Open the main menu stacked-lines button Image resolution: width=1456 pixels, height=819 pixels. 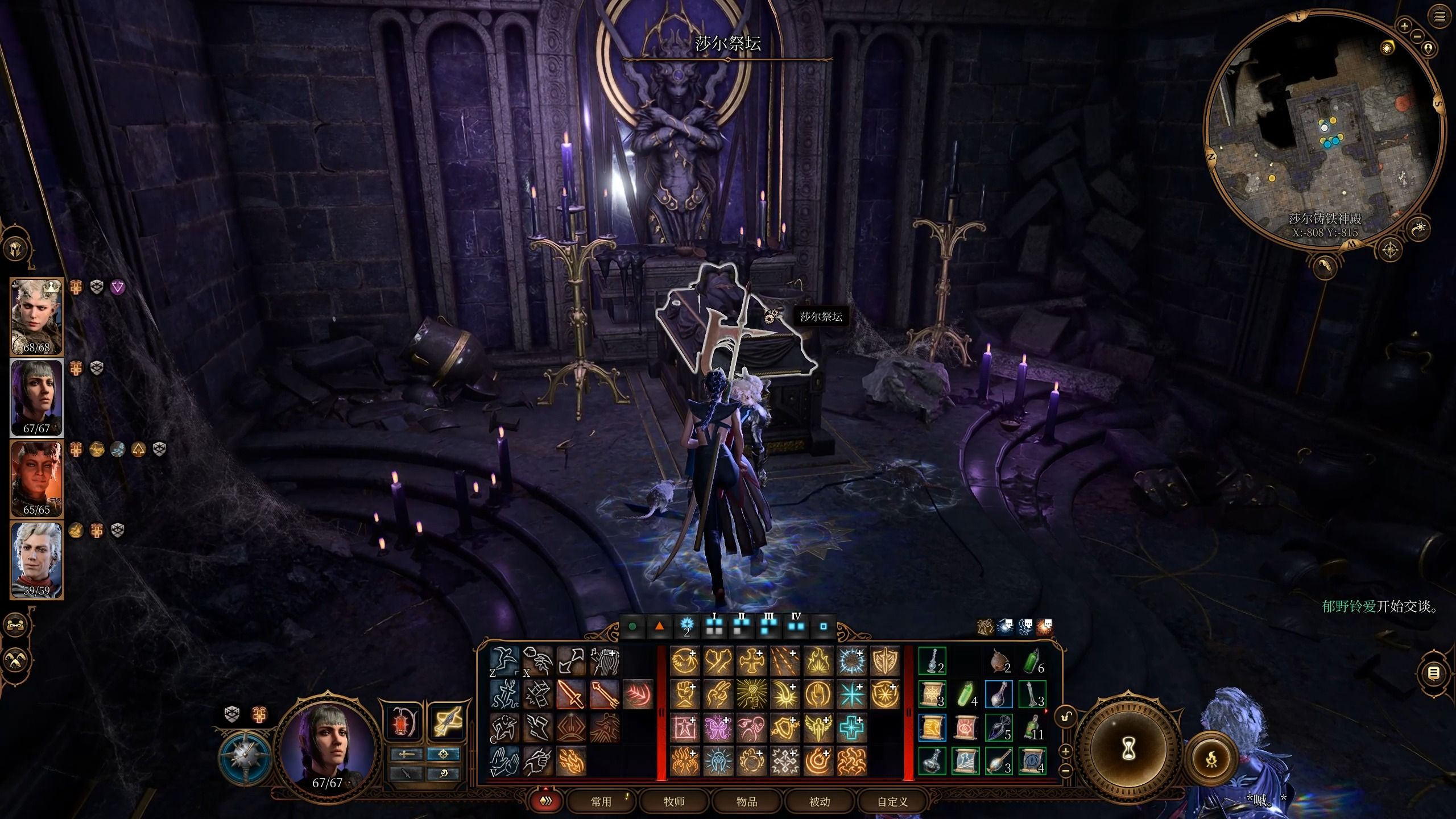pos(1440,17)
